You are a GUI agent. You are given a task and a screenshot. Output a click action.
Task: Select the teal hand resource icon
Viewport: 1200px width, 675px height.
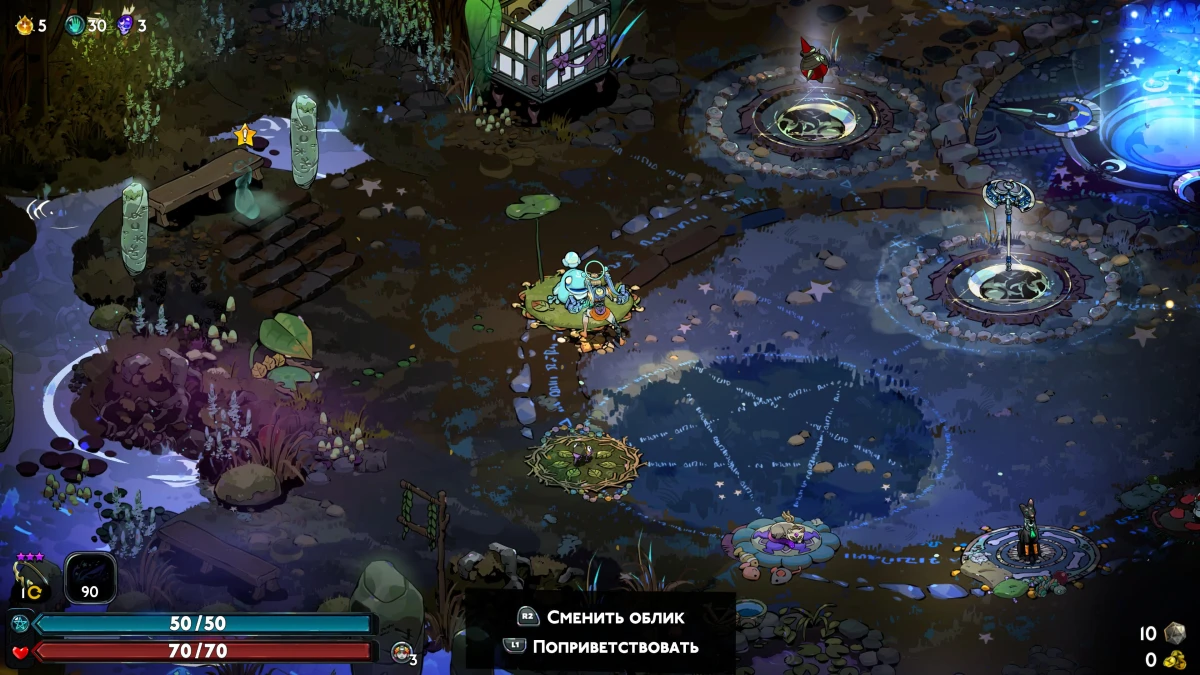75,25
